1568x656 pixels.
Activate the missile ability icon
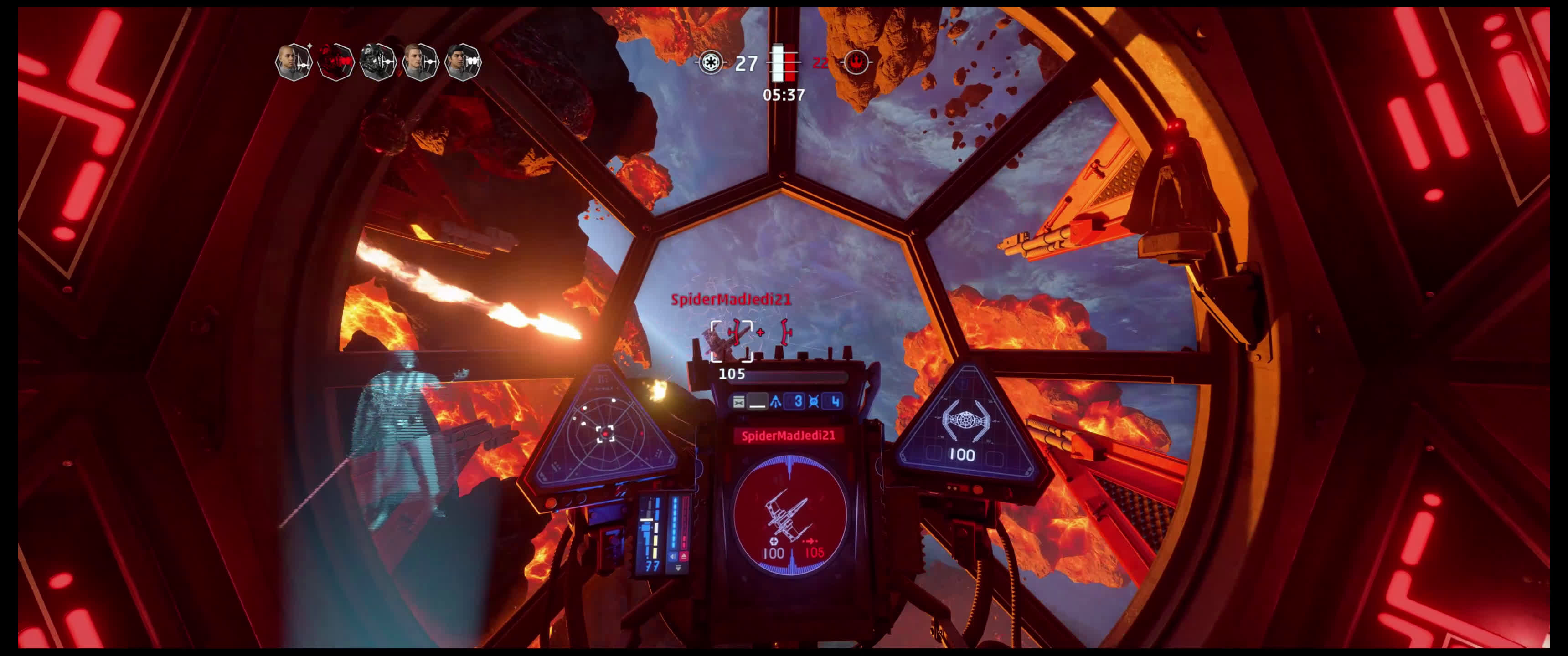click(x=776, y=402)
